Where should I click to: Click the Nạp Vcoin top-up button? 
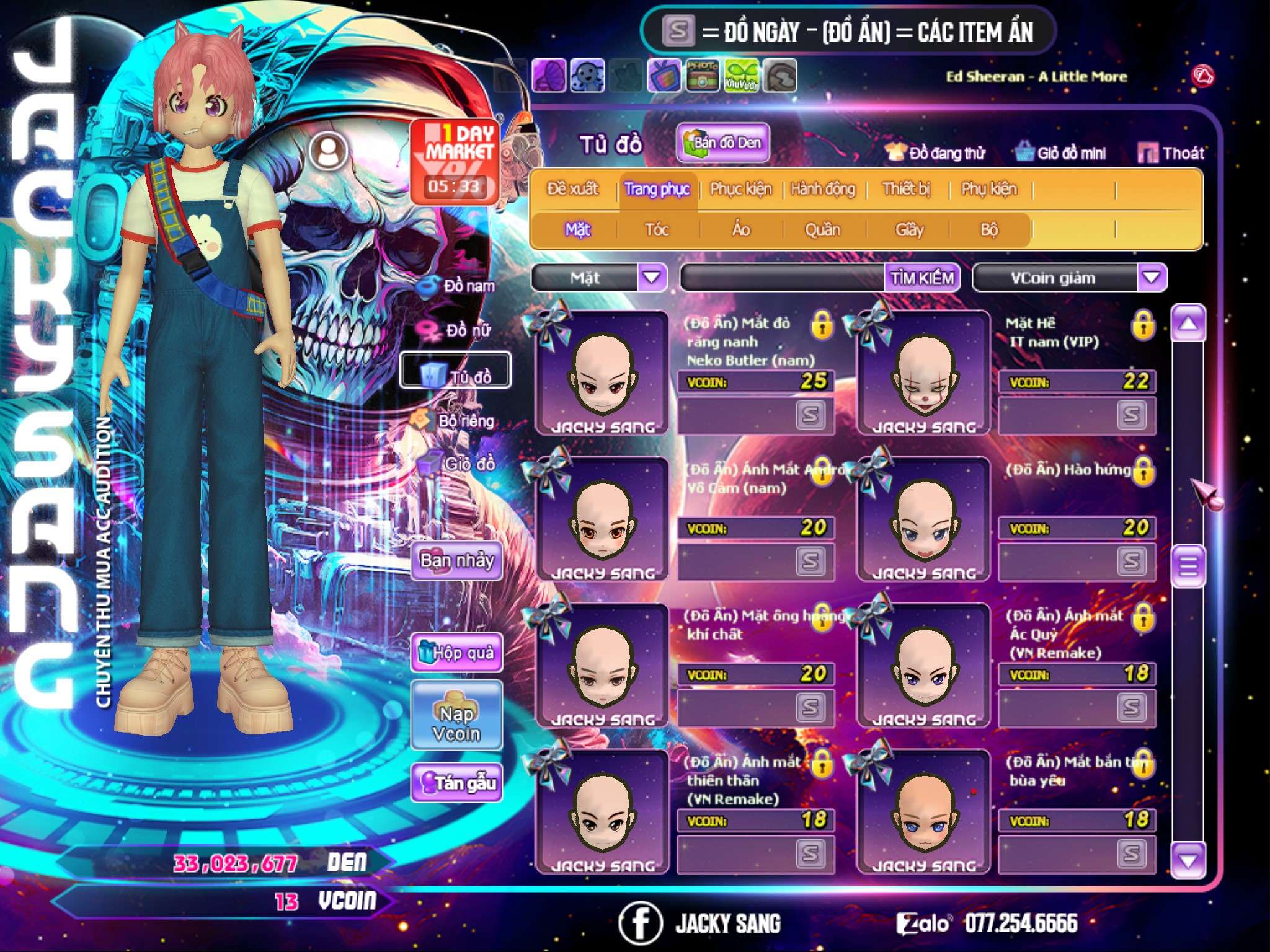(456, 723)
